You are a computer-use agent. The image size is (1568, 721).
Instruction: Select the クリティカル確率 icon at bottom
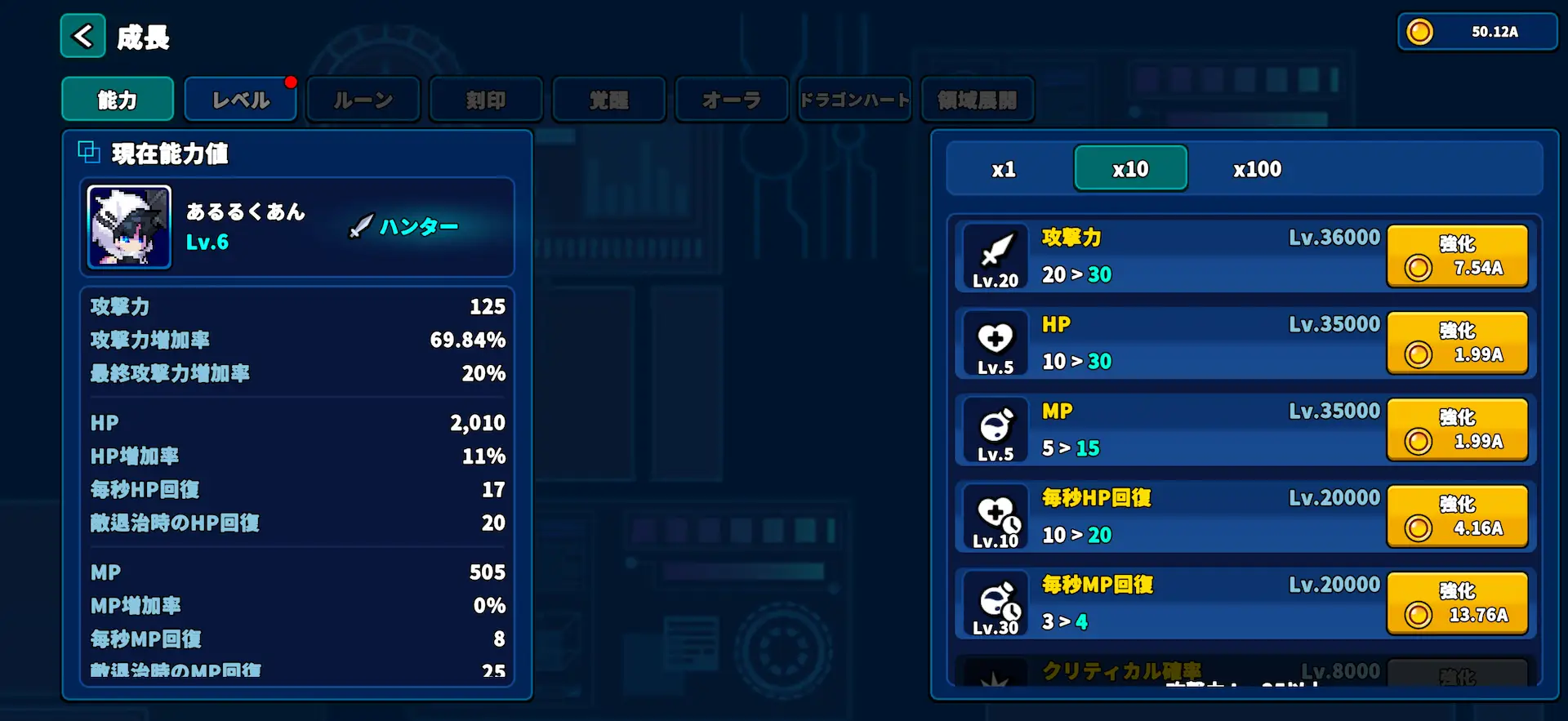(993, 680)
